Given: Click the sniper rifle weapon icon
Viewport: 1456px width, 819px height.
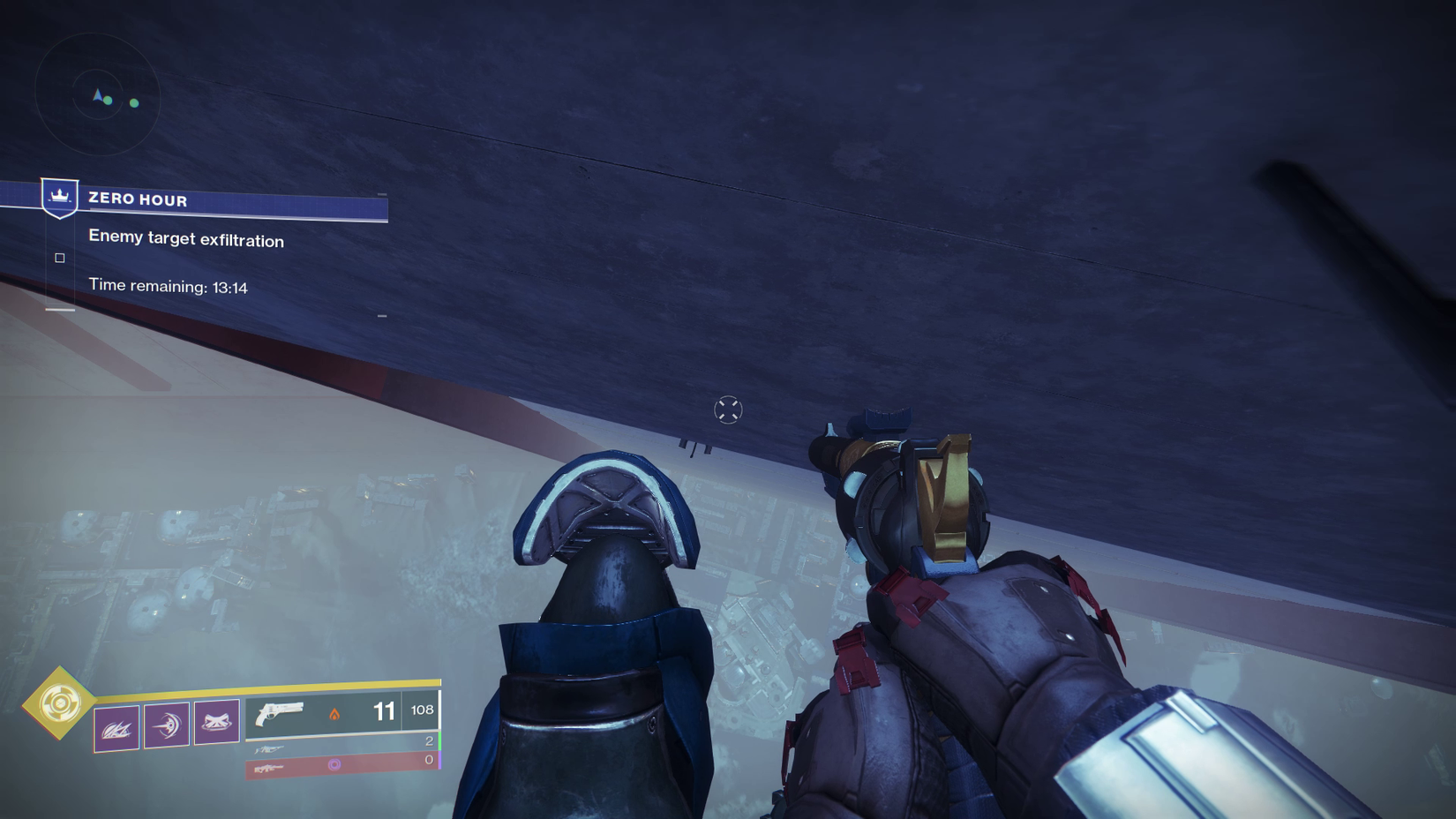Looking at the screenshot, I should [x=271, y=749].
